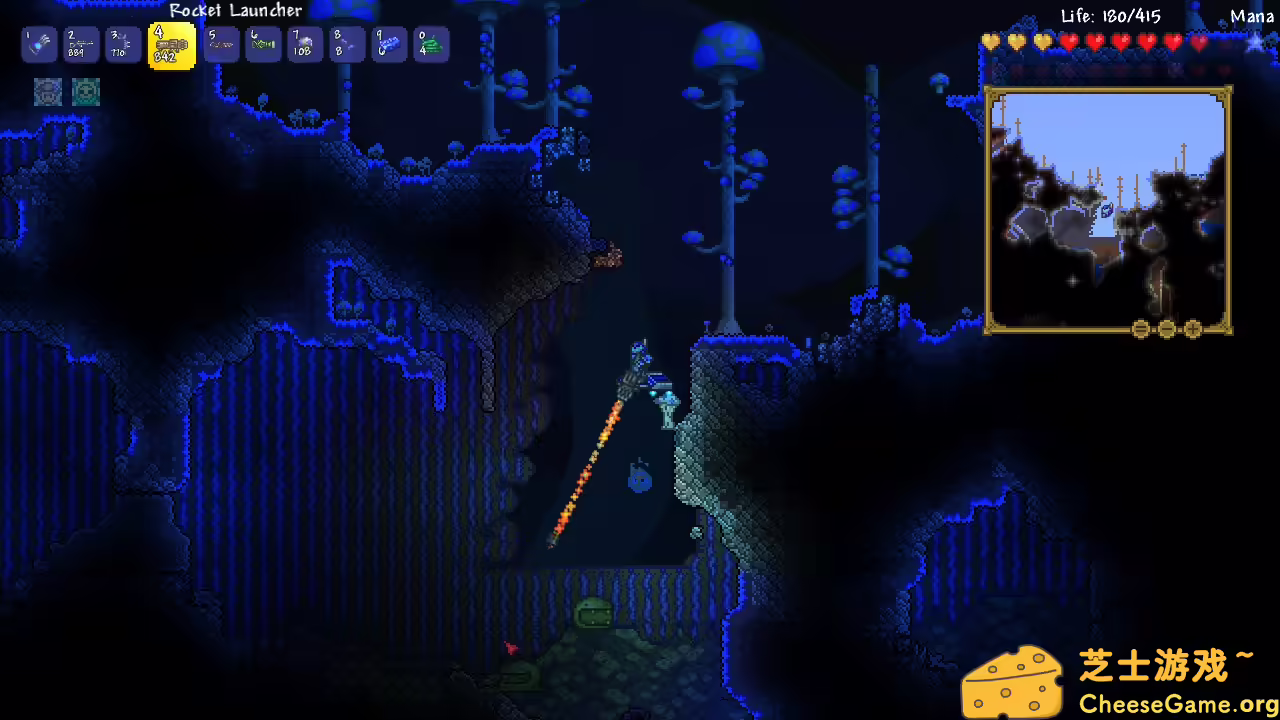Click the Mana label at top right
This screenshot has height=720, width=1280.
pyautogui.click(x=1253, y=16)
